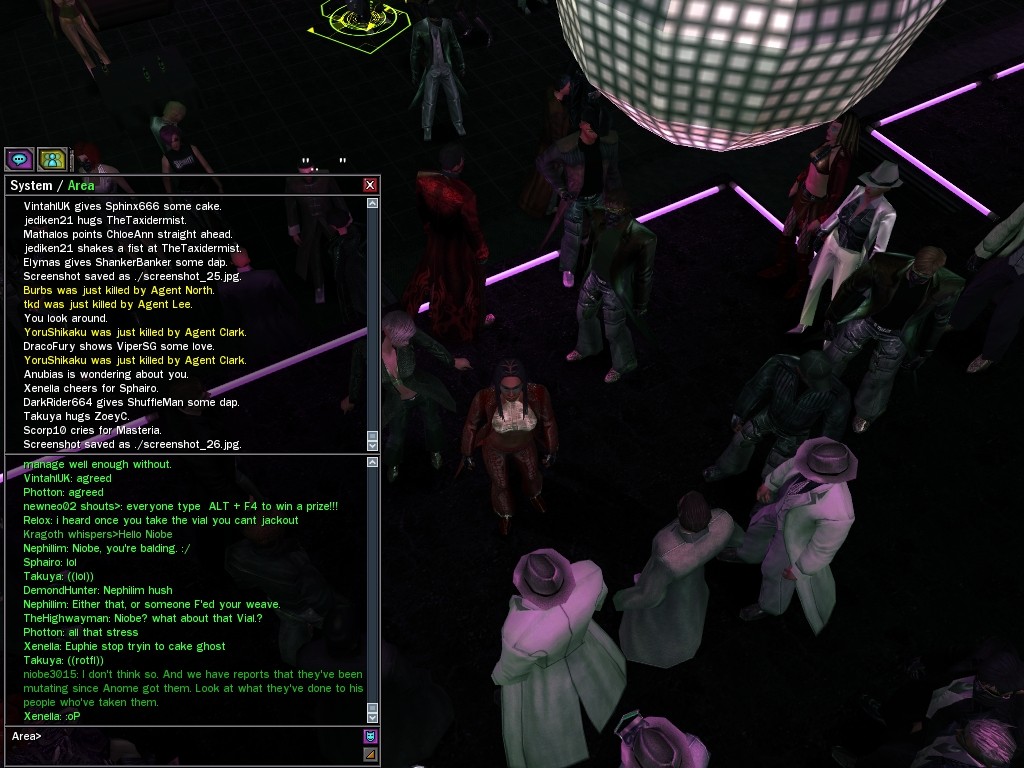Close the System / Area chat window
1024x768 pixels.
point(370,185)
